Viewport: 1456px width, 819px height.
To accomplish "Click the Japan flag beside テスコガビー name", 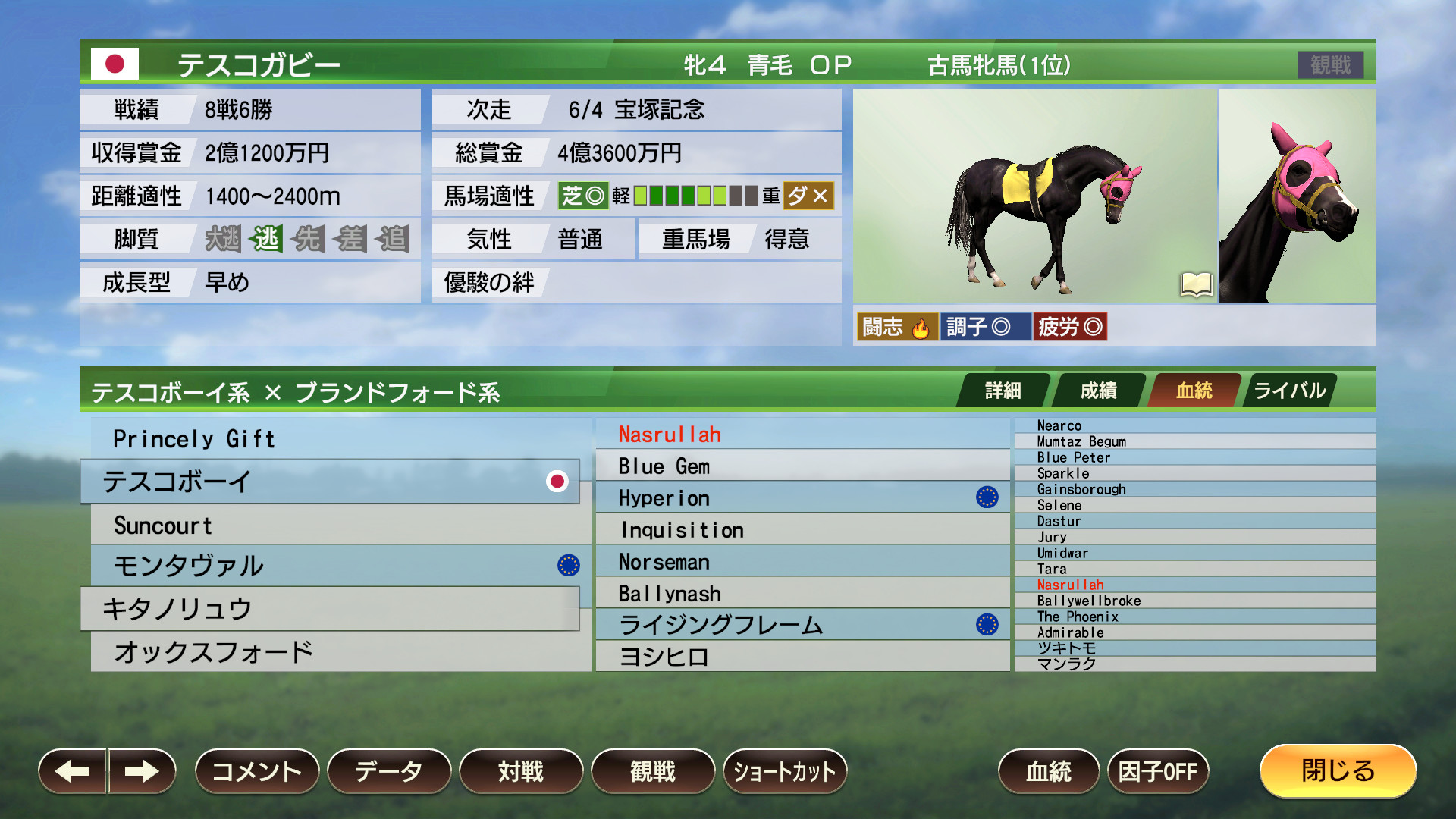I will coord(115,64).
